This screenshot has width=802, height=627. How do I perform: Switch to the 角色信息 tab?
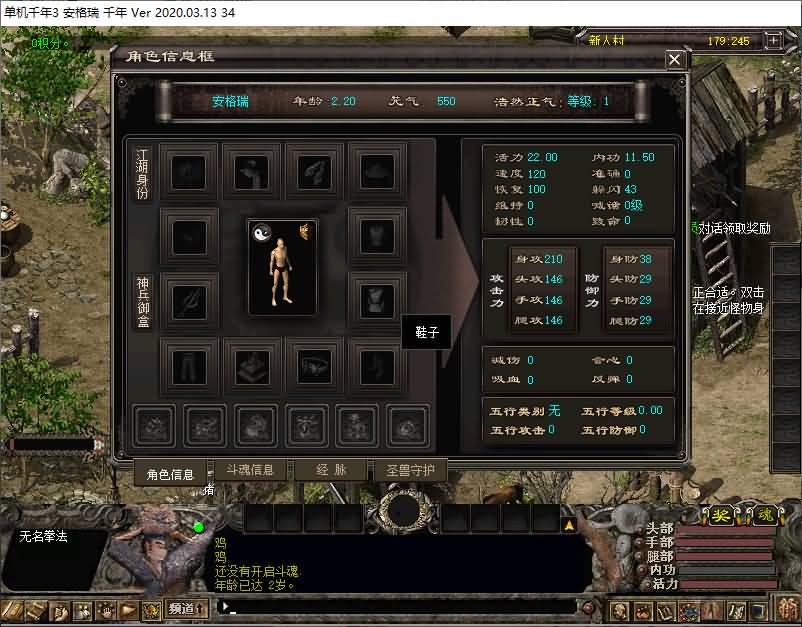(x=170, y=474)
